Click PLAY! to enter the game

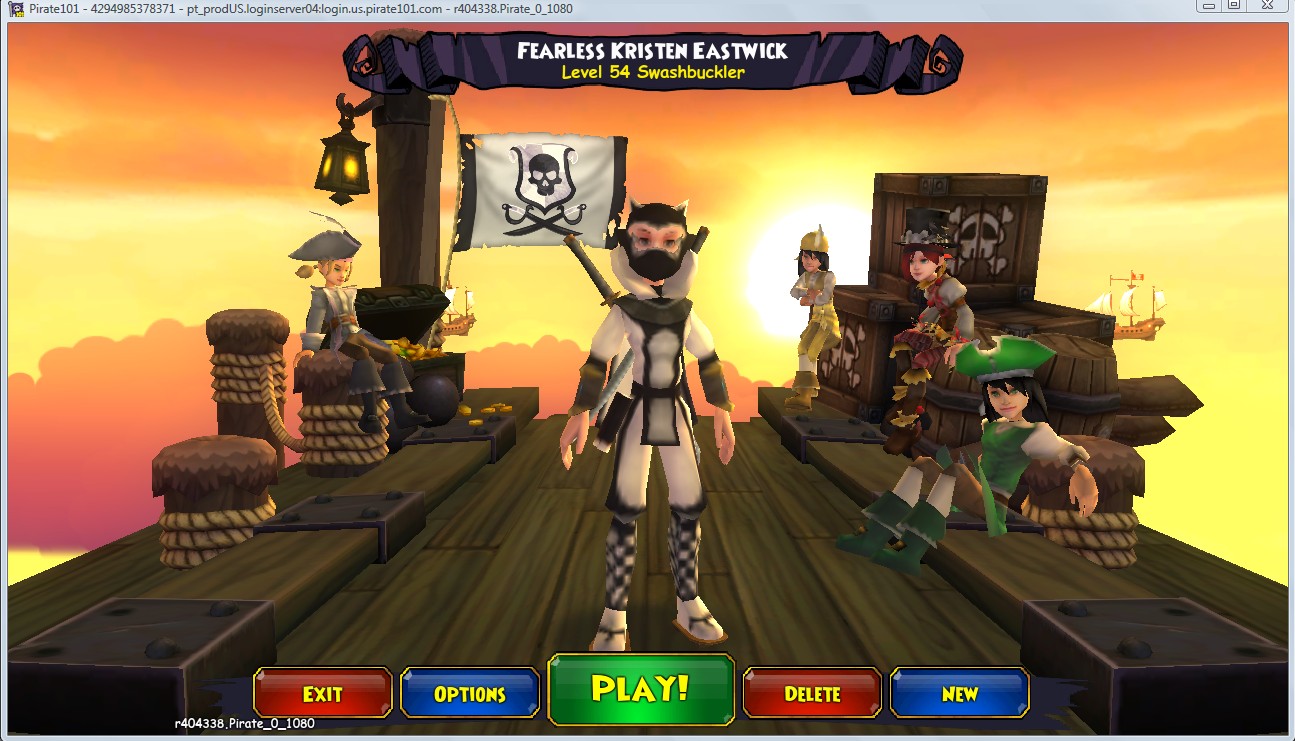tap(640, 691)
